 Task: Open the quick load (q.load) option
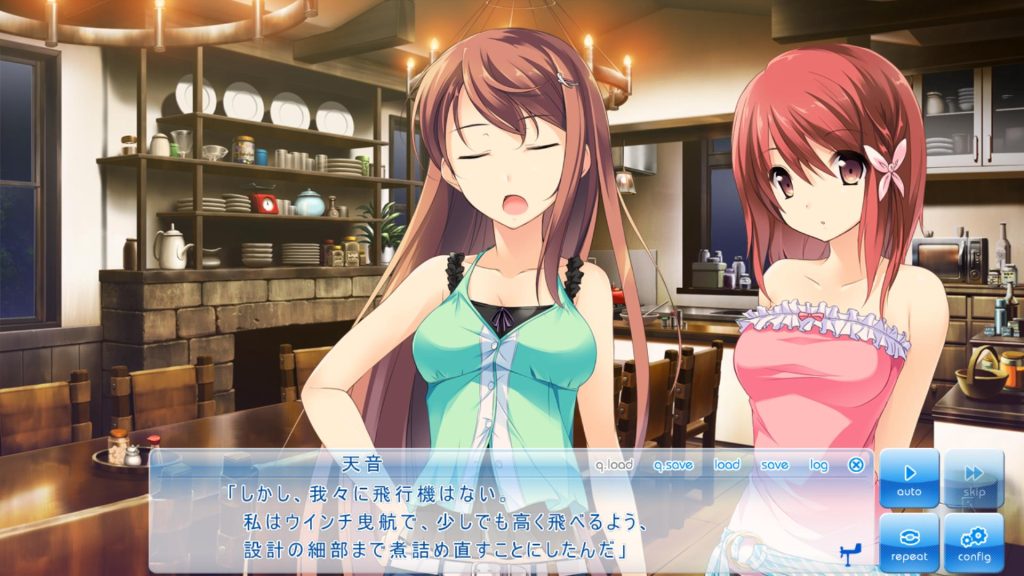click(614, 465)
